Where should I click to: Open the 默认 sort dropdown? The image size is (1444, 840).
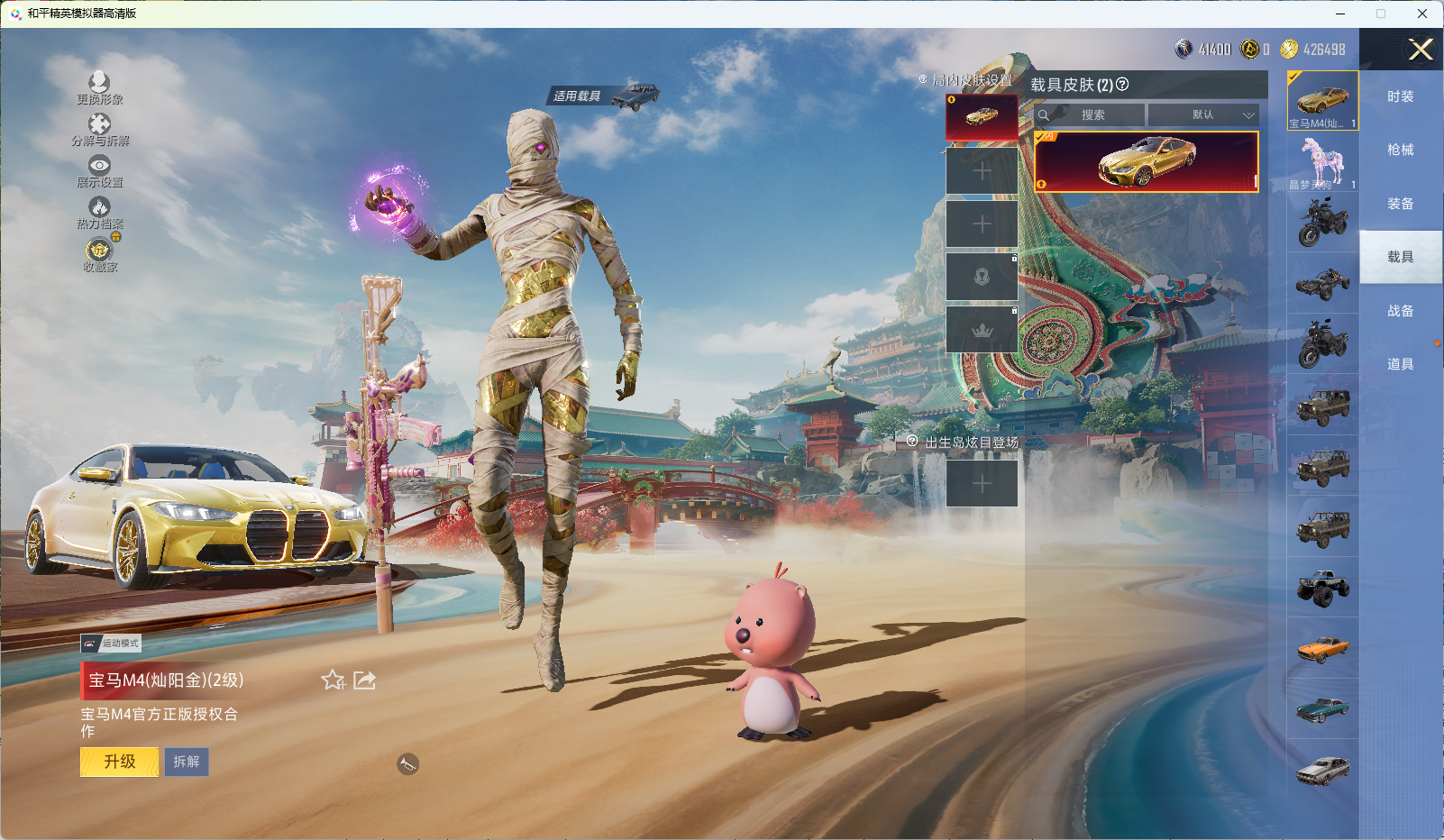[1203, 115]
